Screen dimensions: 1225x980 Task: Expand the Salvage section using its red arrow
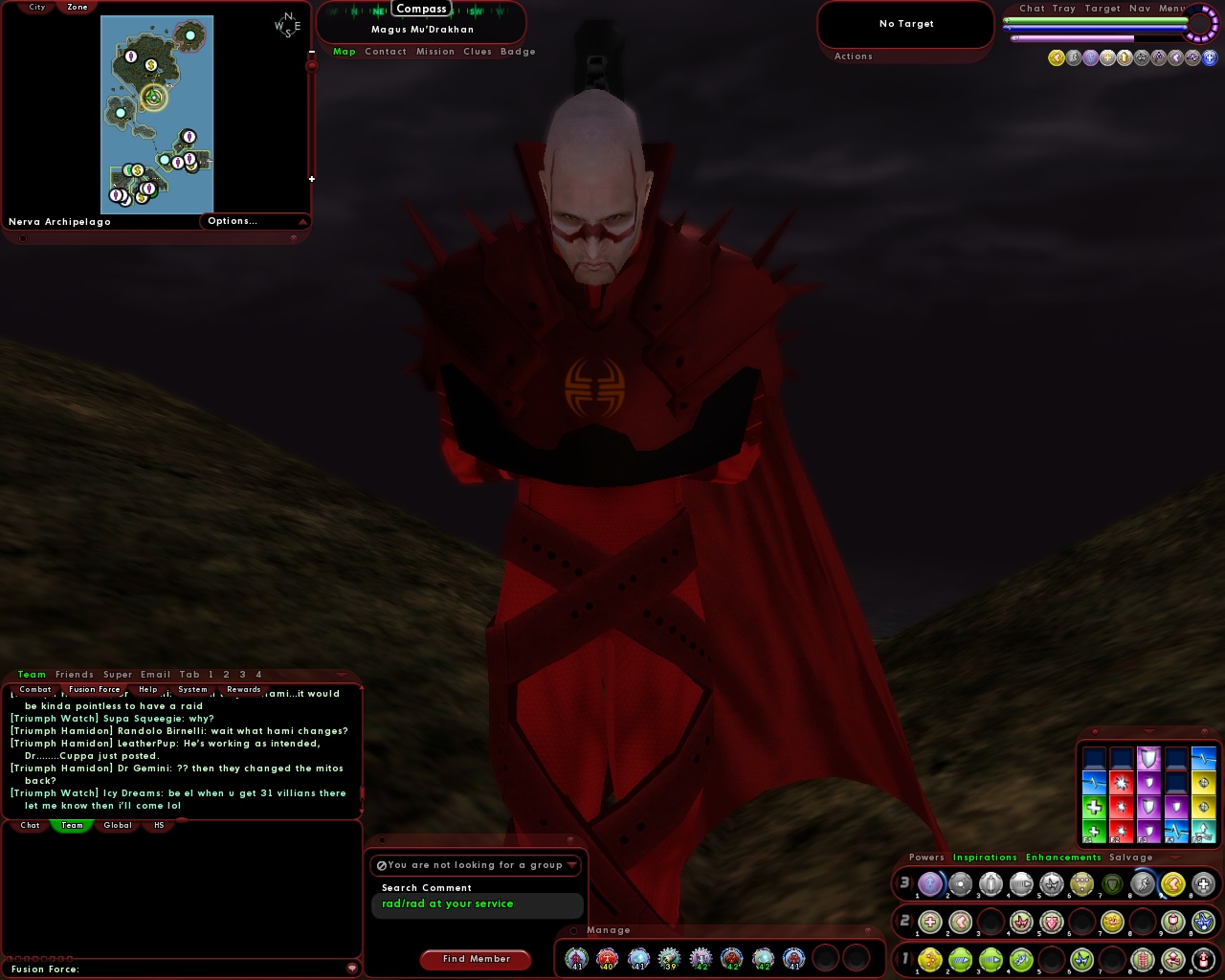pyautogui.click(x=1175, y=857)
